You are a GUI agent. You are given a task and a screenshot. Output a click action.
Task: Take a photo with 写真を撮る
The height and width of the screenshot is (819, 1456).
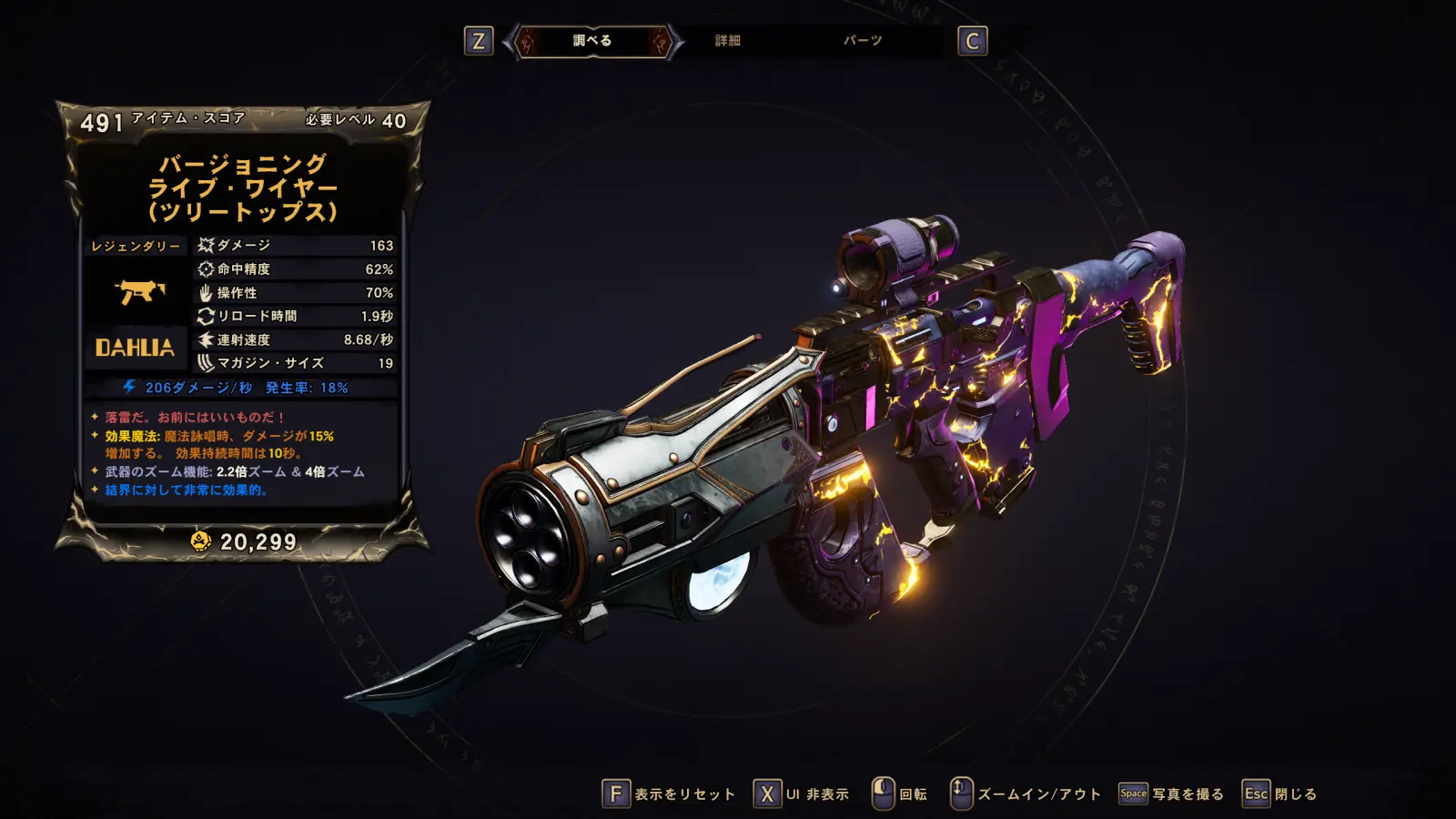(1171, 794)
